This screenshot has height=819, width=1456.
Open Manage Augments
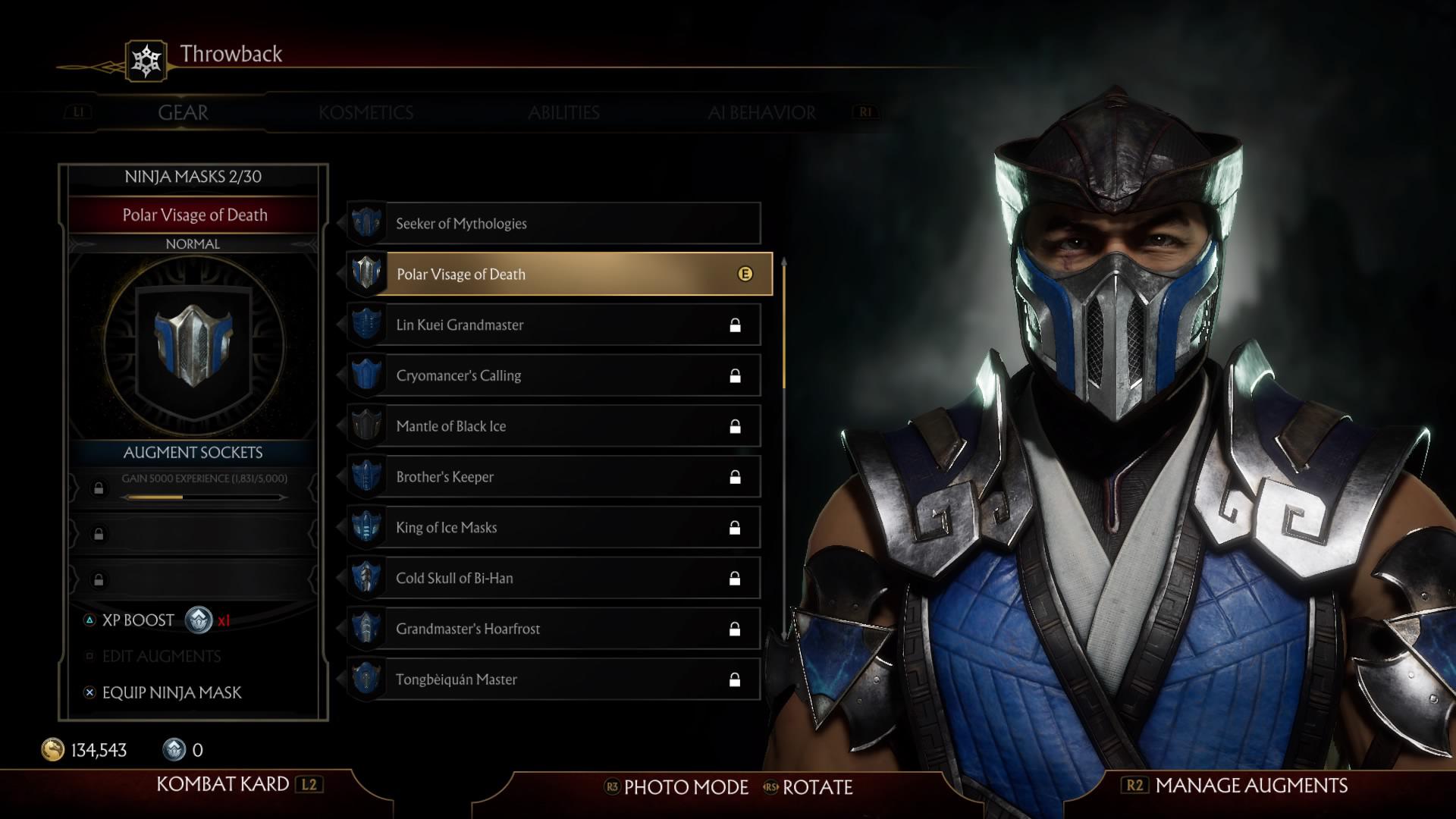point(1250,786)
